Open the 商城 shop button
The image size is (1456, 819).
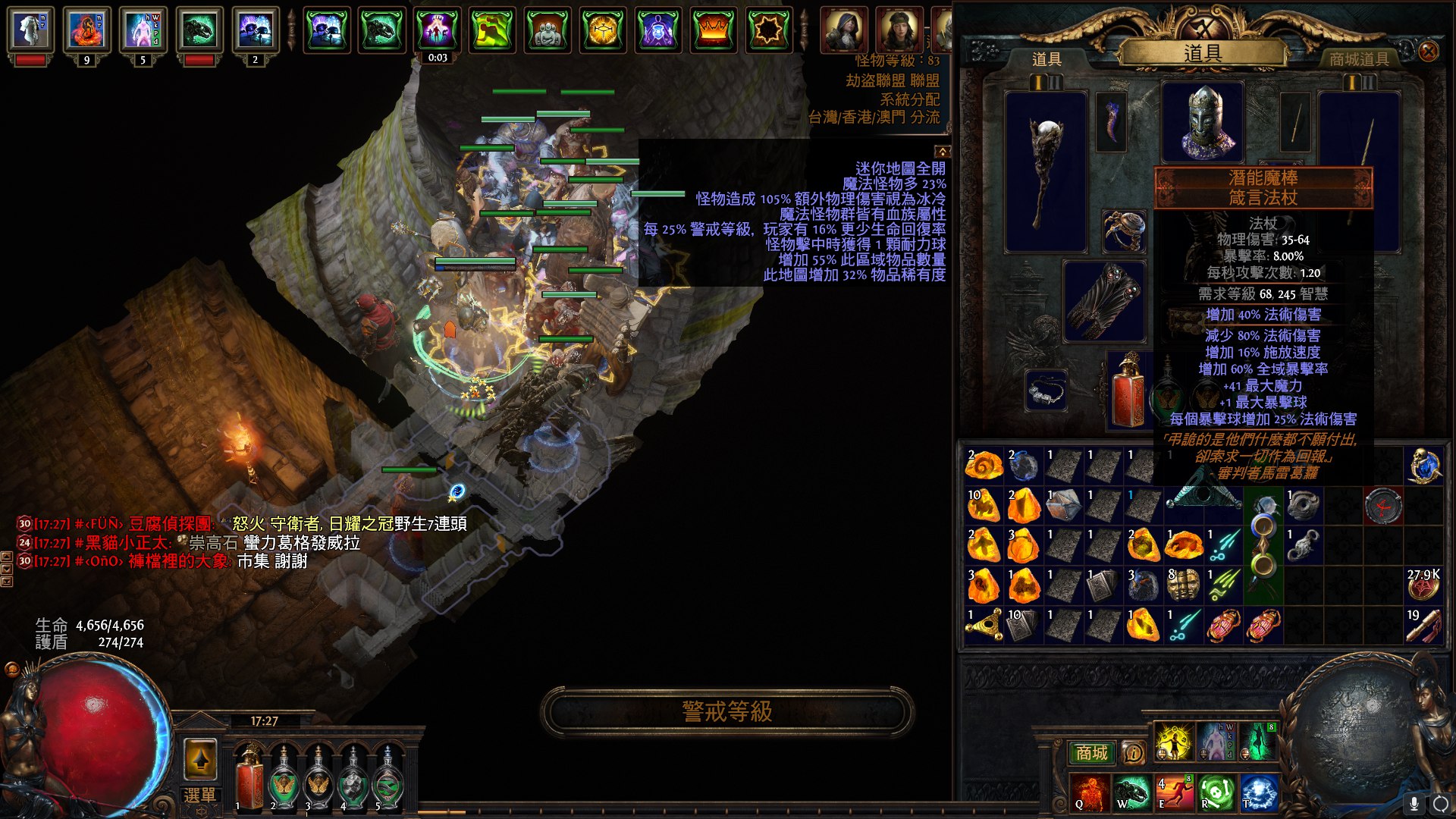[1091, 752]
